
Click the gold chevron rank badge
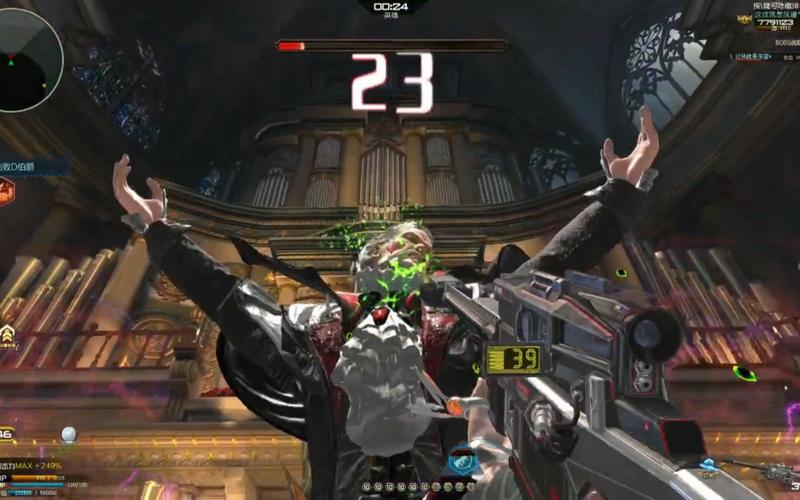tap(10, 335)
